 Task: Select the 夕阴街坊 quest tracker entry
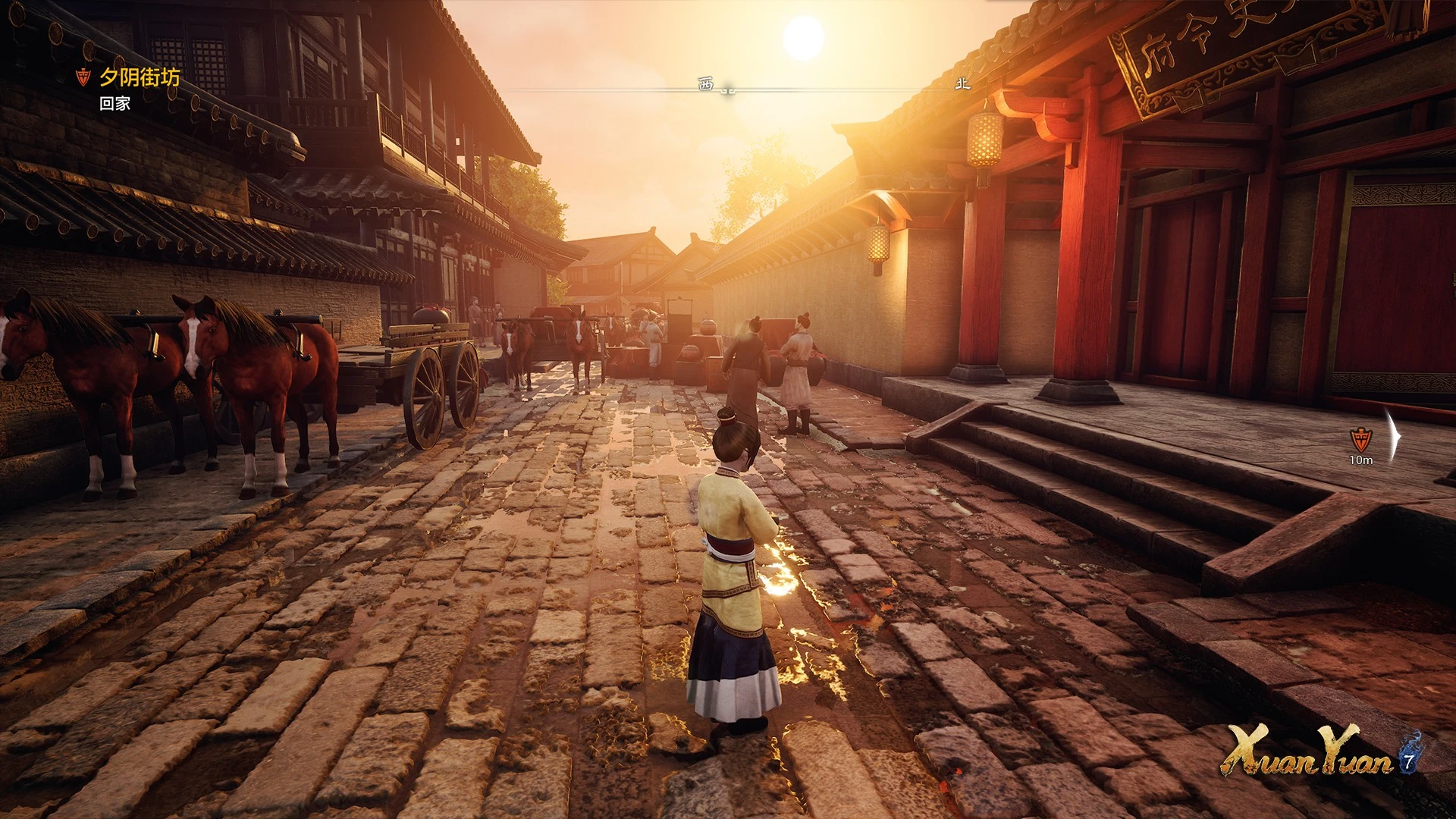tap(140, 77)
